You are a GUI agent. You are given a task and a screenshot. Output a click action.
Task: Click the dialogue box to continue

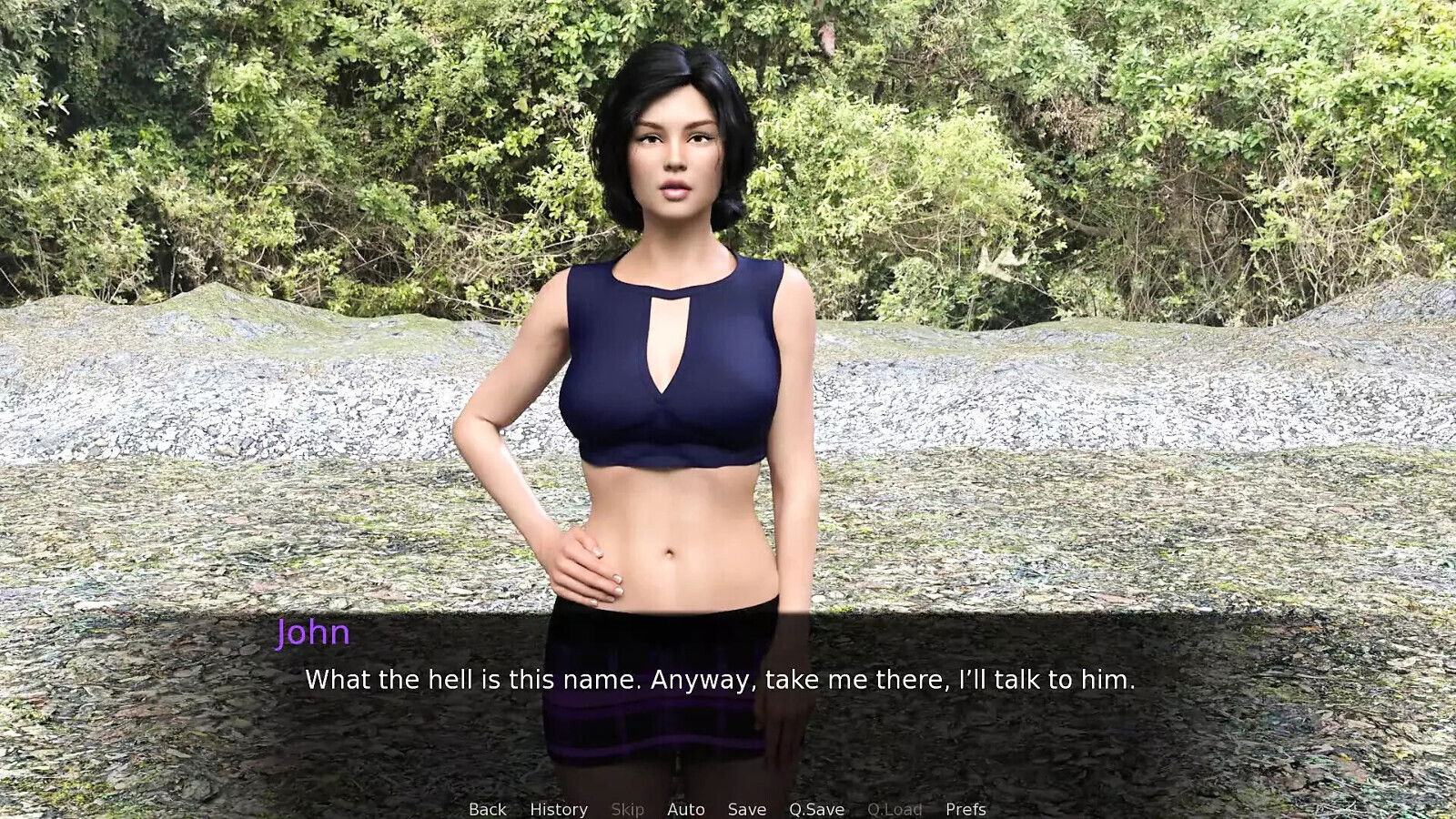tap(728, 692)
